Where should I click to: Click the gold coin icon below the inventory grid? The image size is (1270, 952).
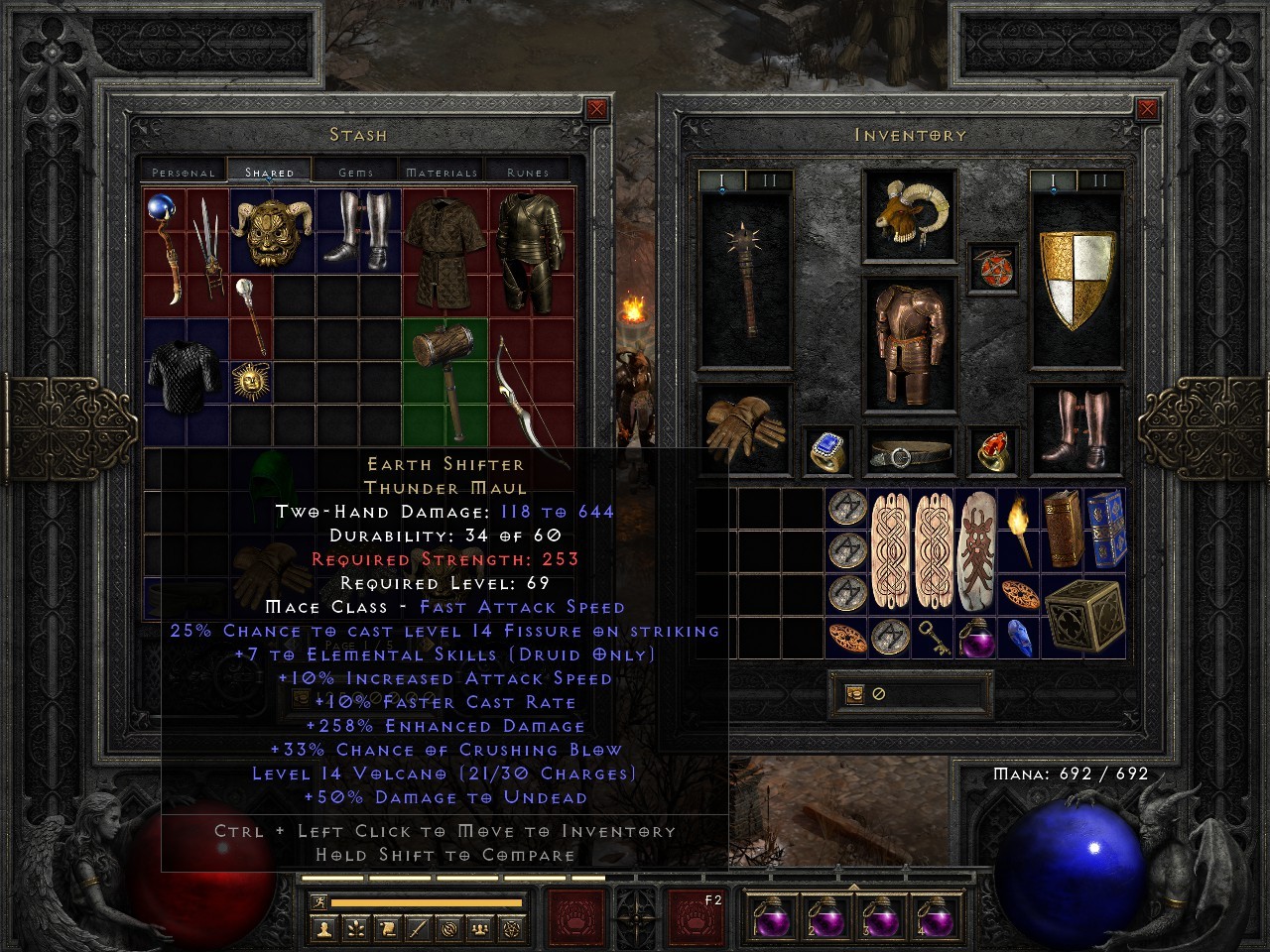853,692
